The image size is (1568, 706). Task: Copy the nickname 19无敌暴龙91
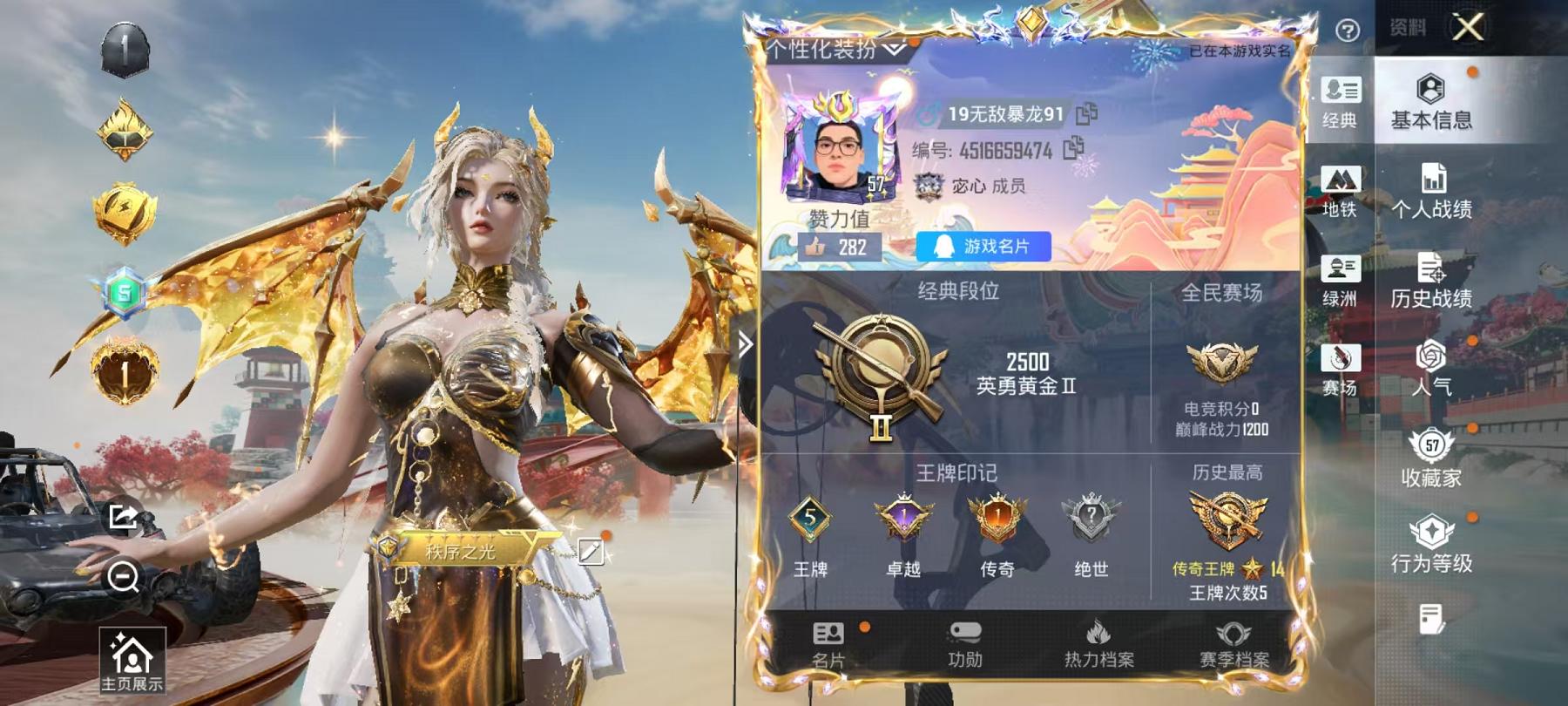[1084, 112]
